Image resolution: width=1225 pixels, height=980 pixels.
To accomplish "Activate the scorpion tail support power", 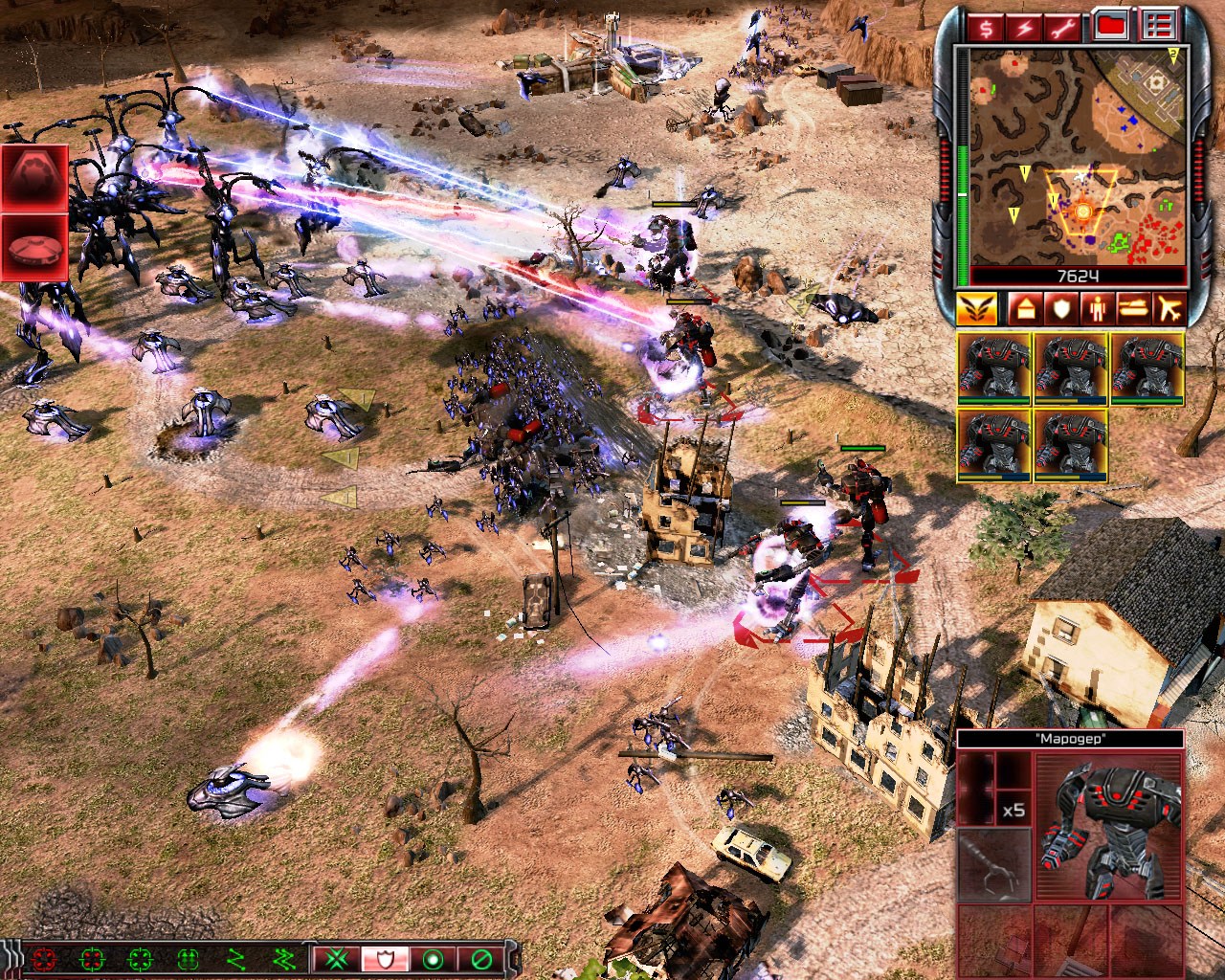I will 34,178.
